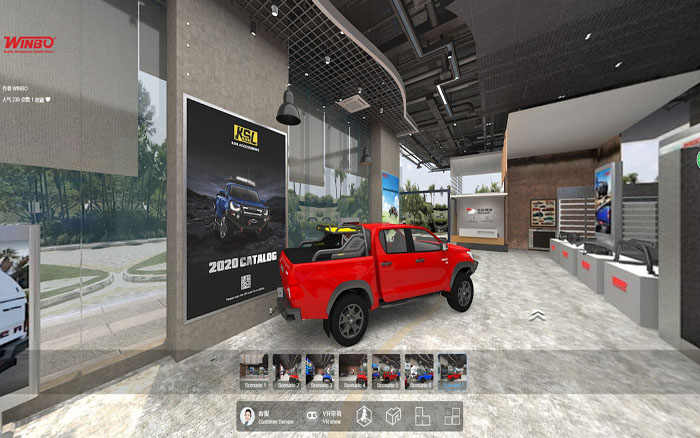Viewport: 700px width, 438px height.
Task: Select the highlighted Scenario 7 thumbnail
Action: [452, 370]
